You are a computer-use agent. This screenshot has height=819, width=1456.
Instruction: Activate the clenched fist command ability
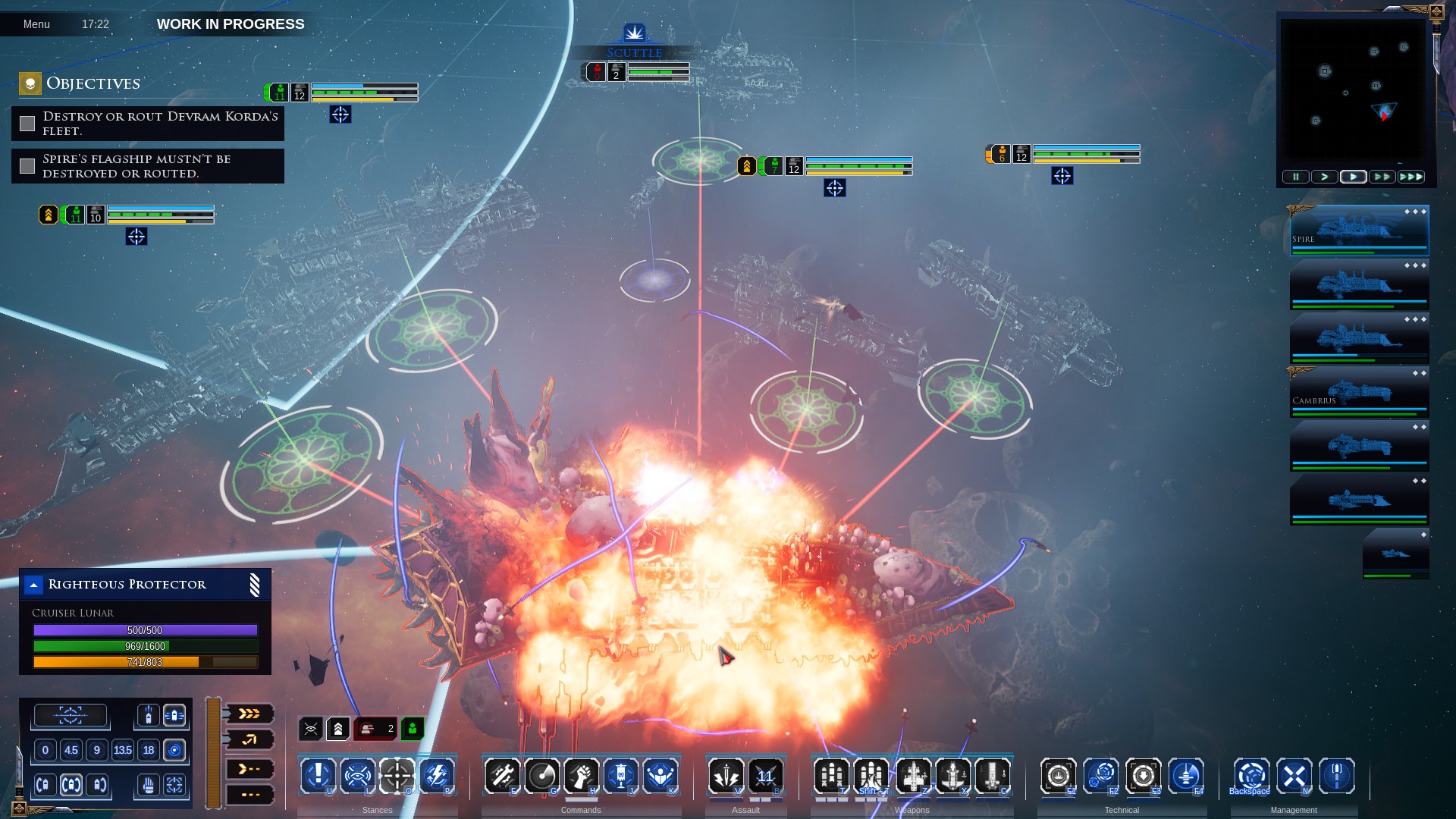[x=581, y=776]
